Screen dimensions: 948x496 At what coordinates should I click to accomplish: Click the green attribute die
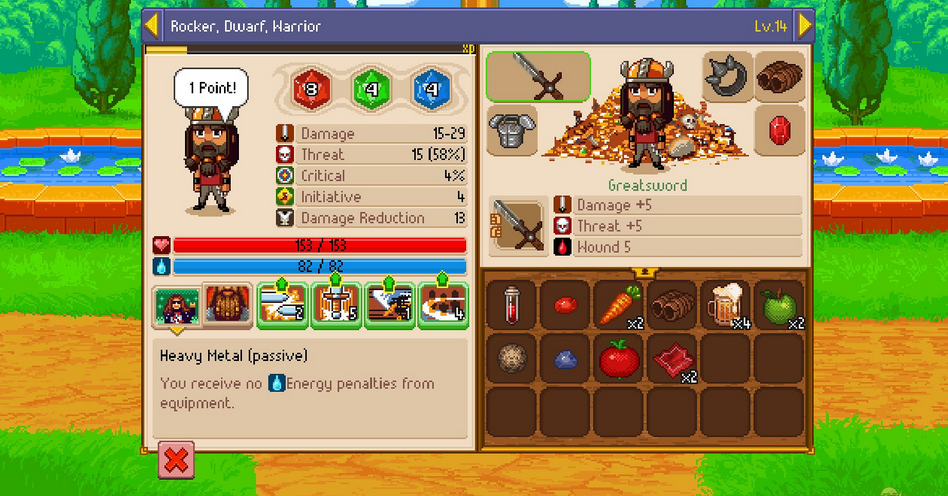[370, 90]
